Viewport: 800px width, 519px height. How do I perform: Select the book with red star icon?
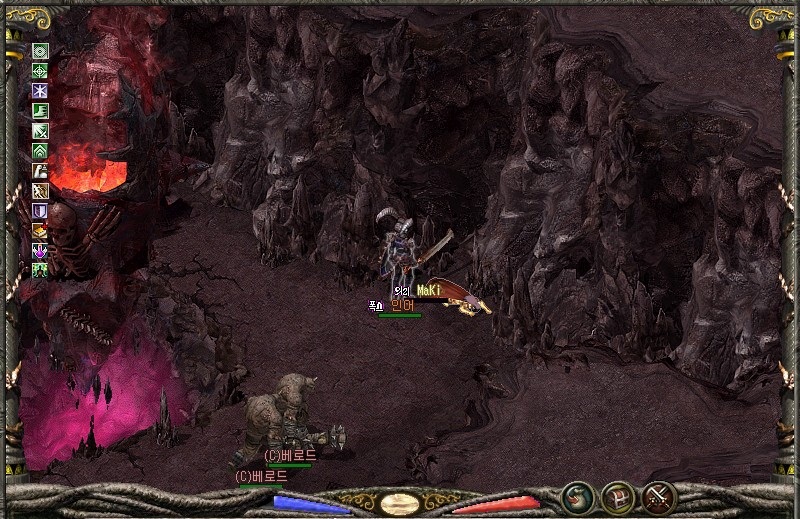coord(41,230)
